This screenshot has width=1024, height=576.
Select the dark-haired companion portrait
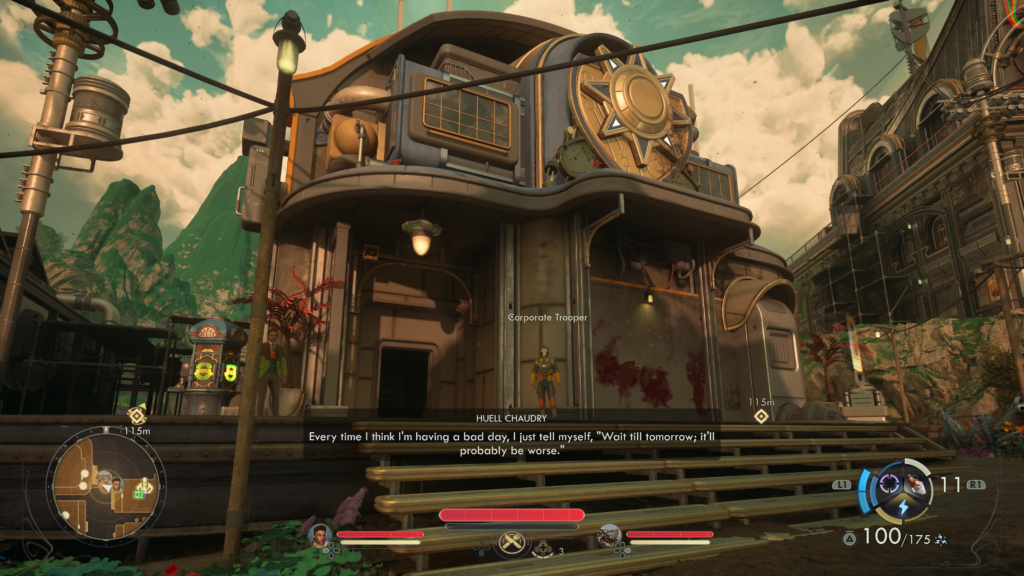(x=320, y=534)
